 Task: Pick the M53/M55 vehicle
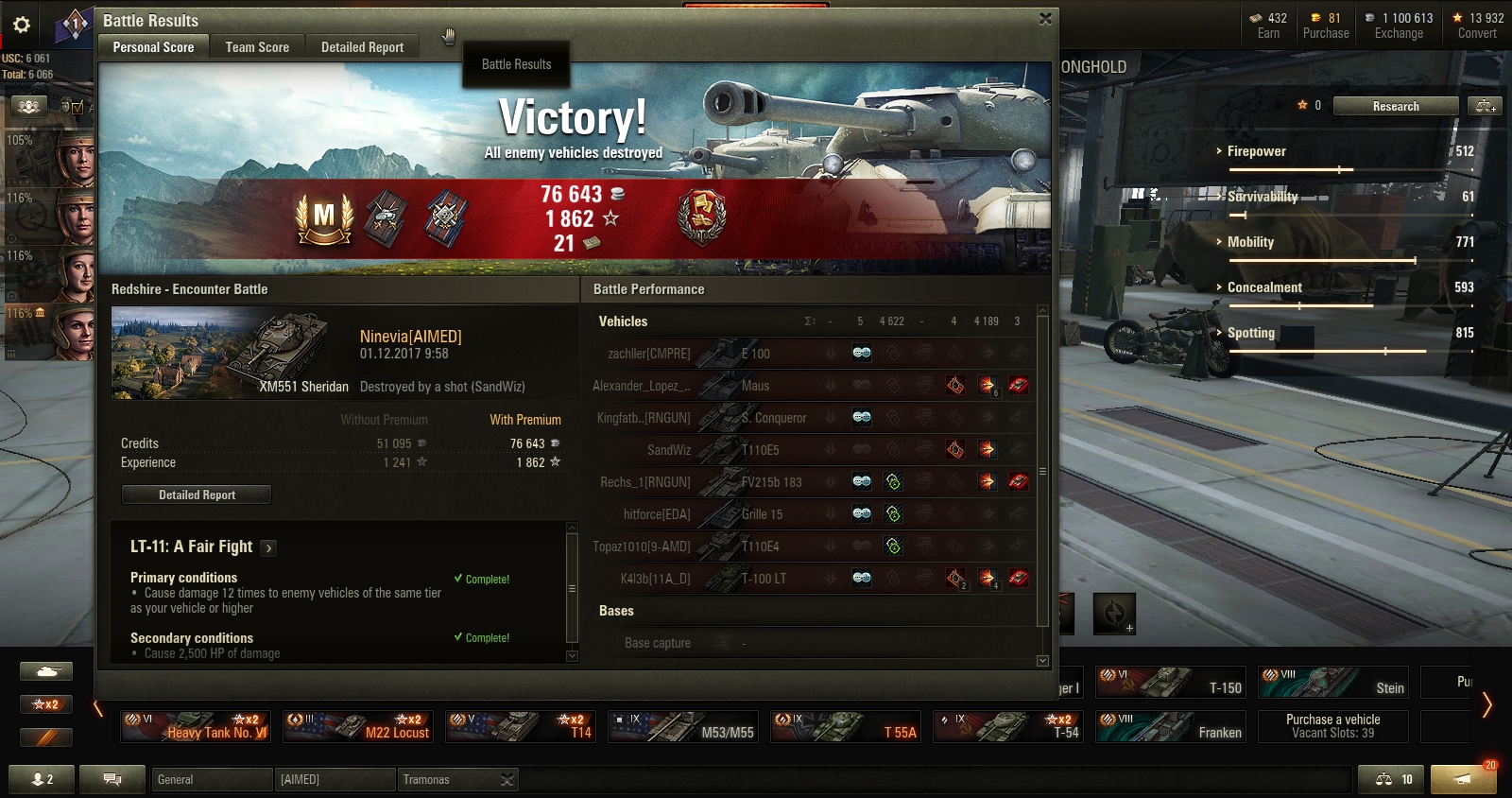coord(682,726)
